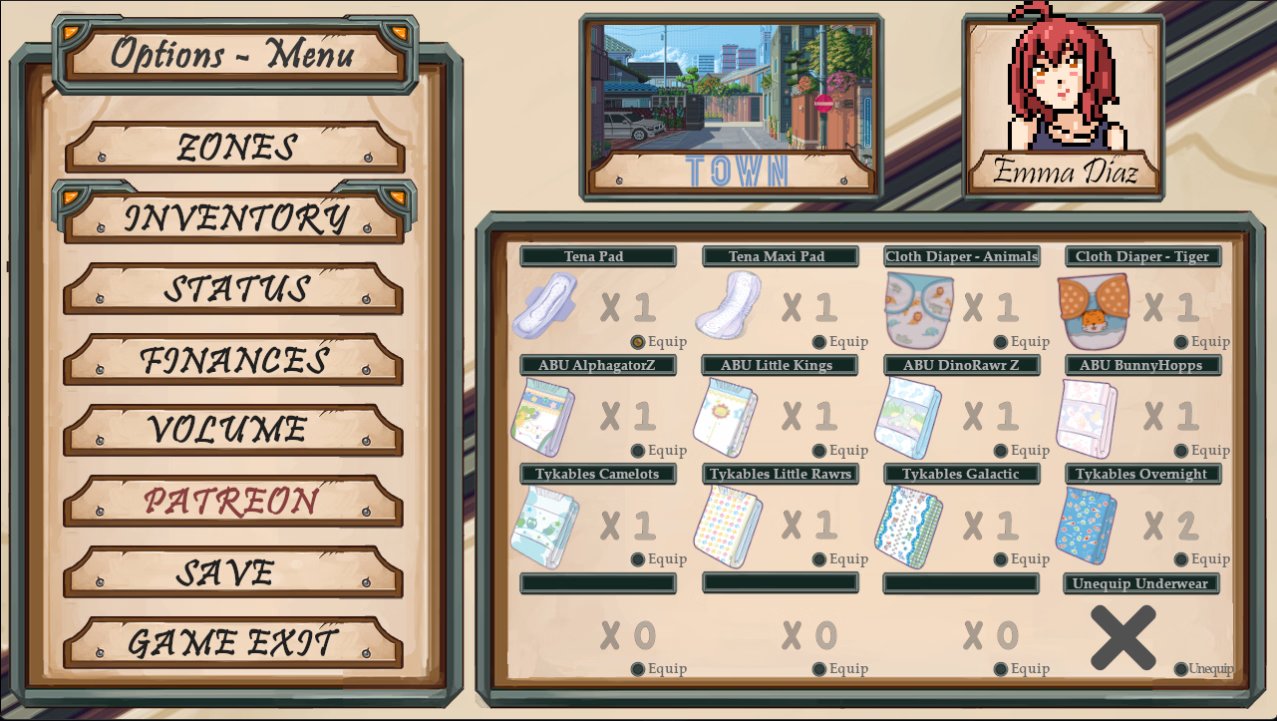Equip the Cloth Diaper - Animals

tap(1001, 342)
